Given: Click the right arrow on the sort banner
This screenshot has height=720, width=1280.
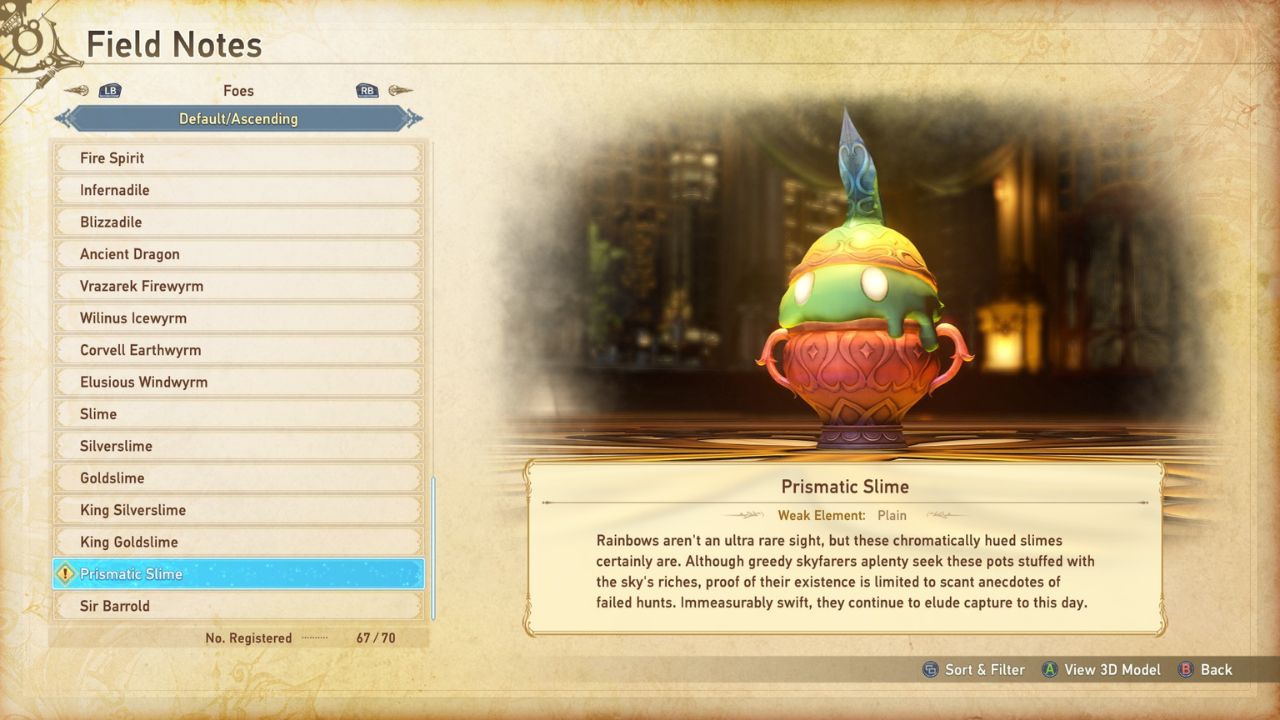Looking at the screenshot, I should pos(413,118).
